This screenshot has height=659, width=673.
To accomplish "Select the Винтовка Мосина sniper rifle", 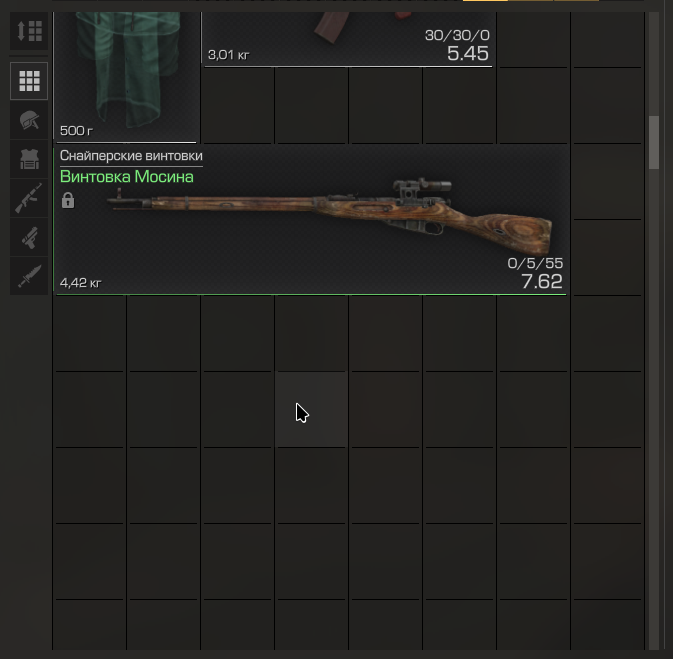I will [310, 220].
